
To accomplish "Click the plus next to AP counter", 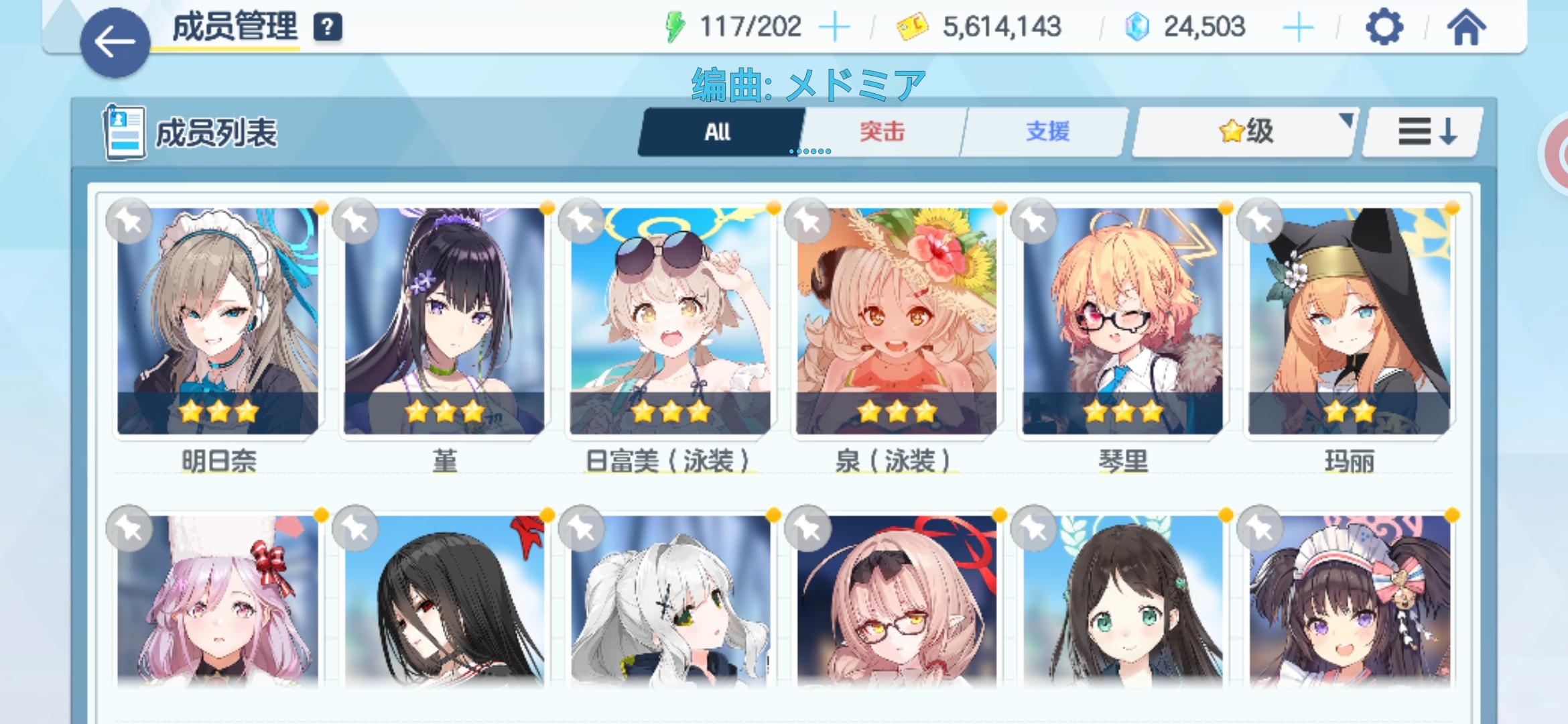I will click(836, 27).
